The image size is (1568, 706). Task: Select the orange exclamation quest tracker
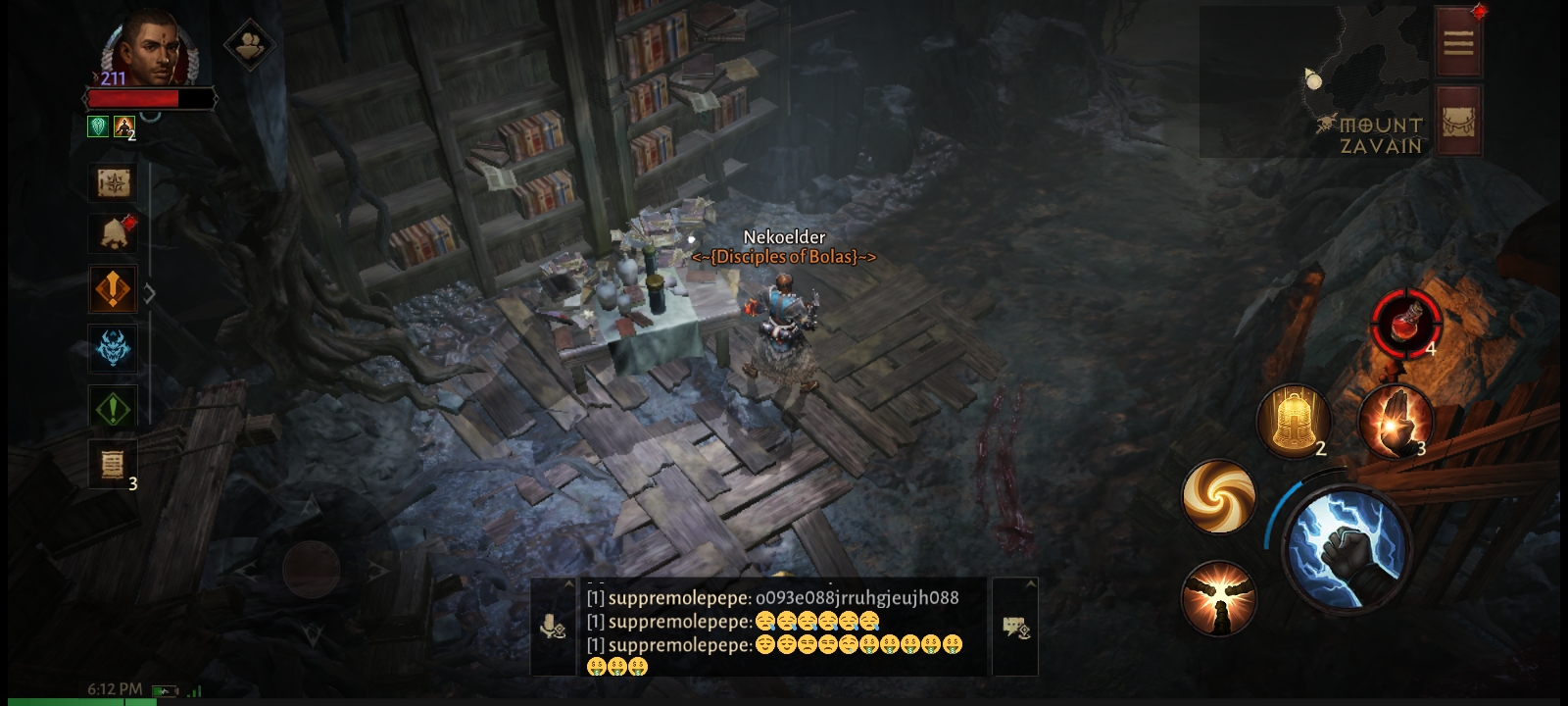(114, 290)
